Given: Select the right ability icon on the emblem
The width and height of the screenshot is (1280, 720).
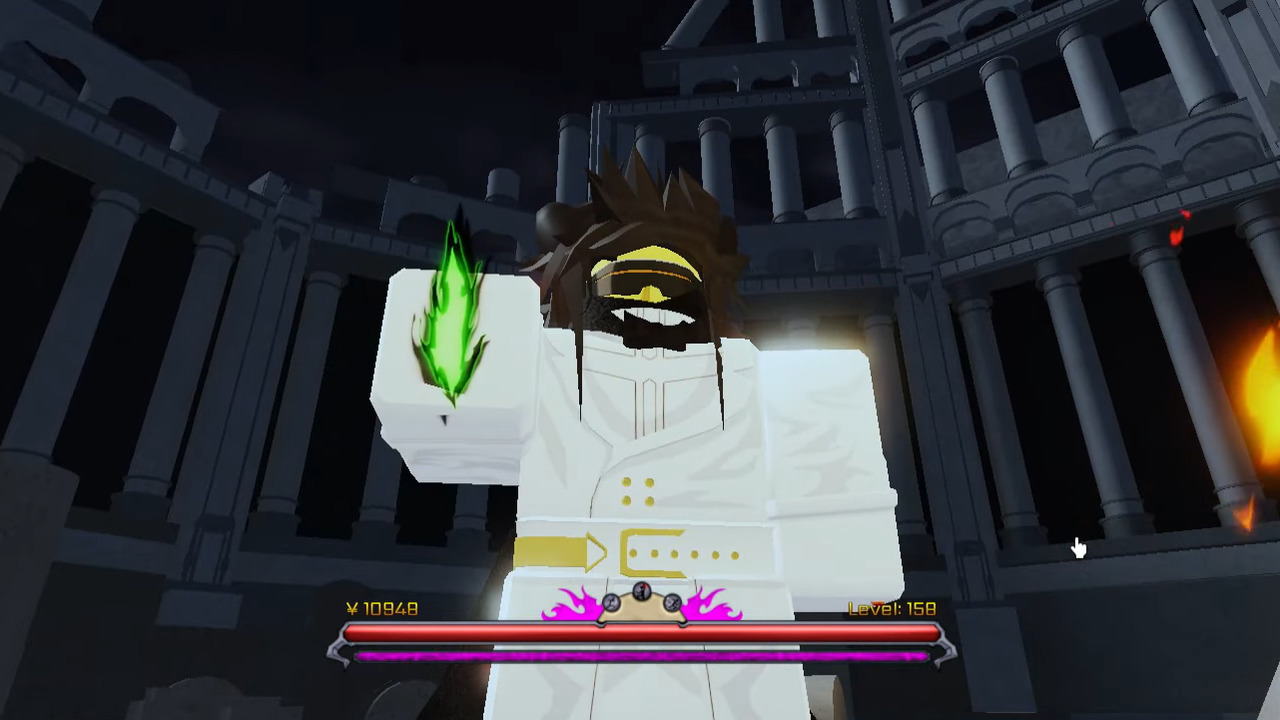Looking at the screenshot, I should 671,603.
